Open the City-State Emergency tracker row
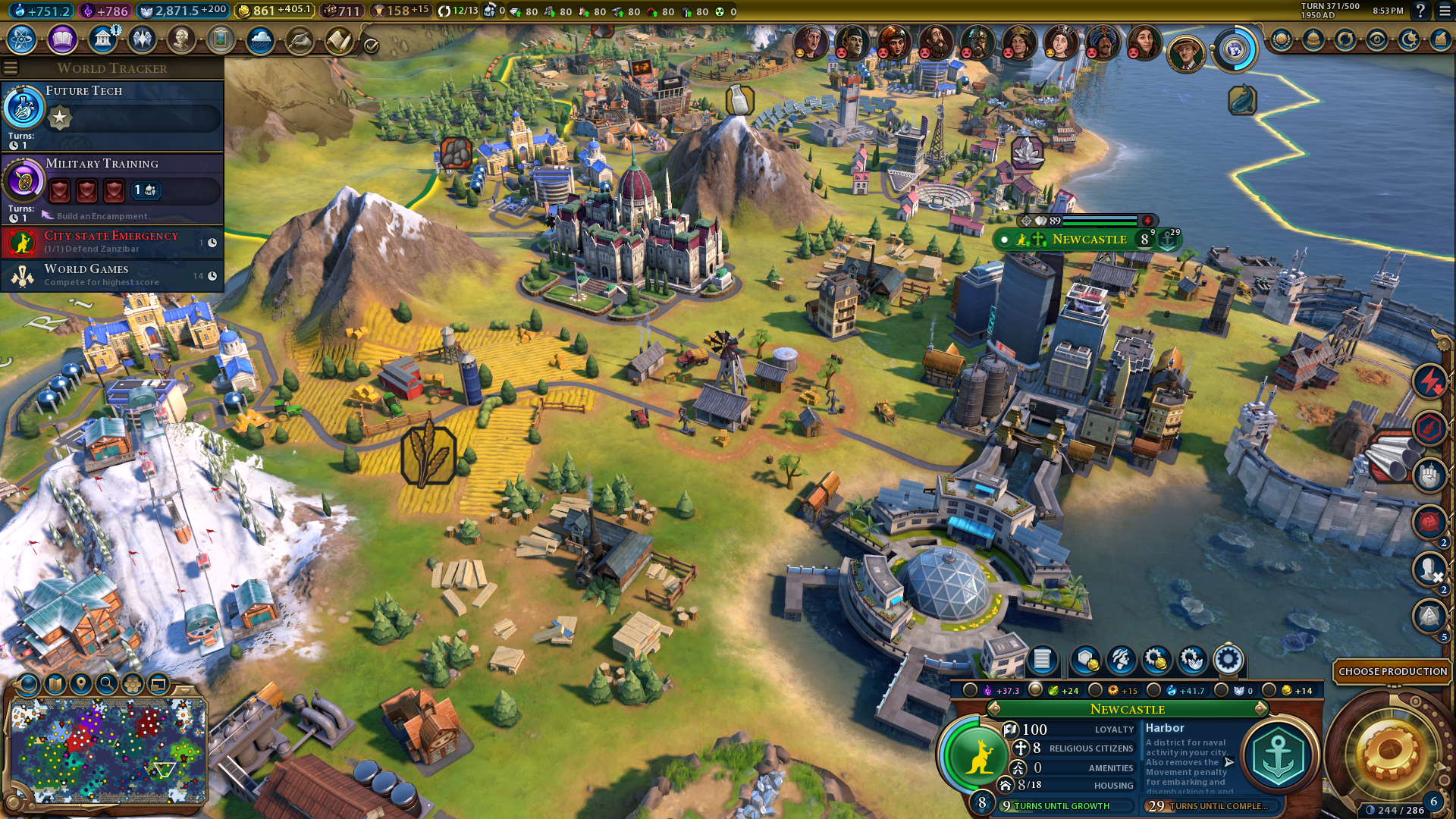 coord(112,242)
